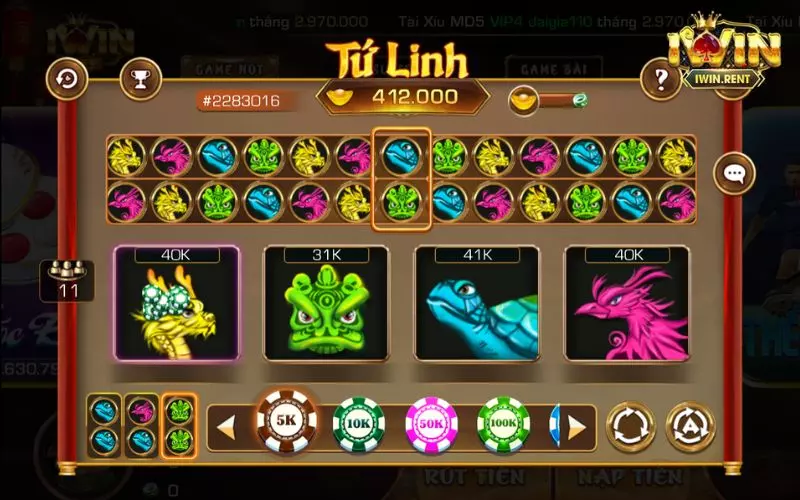Open the bet history clock icon

tap(69, 78)
